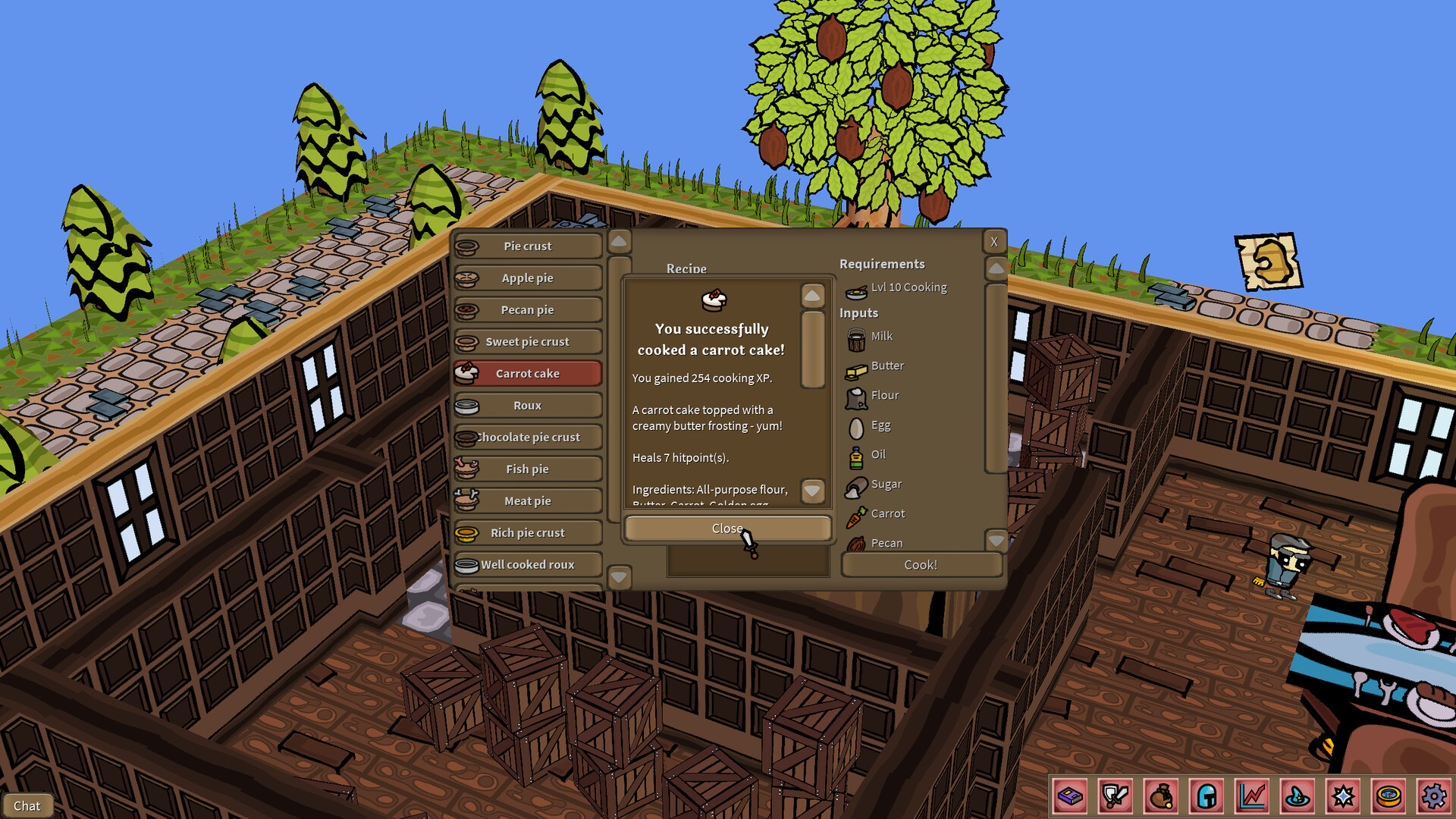Select the Apple pie recipe

(527, 278)
